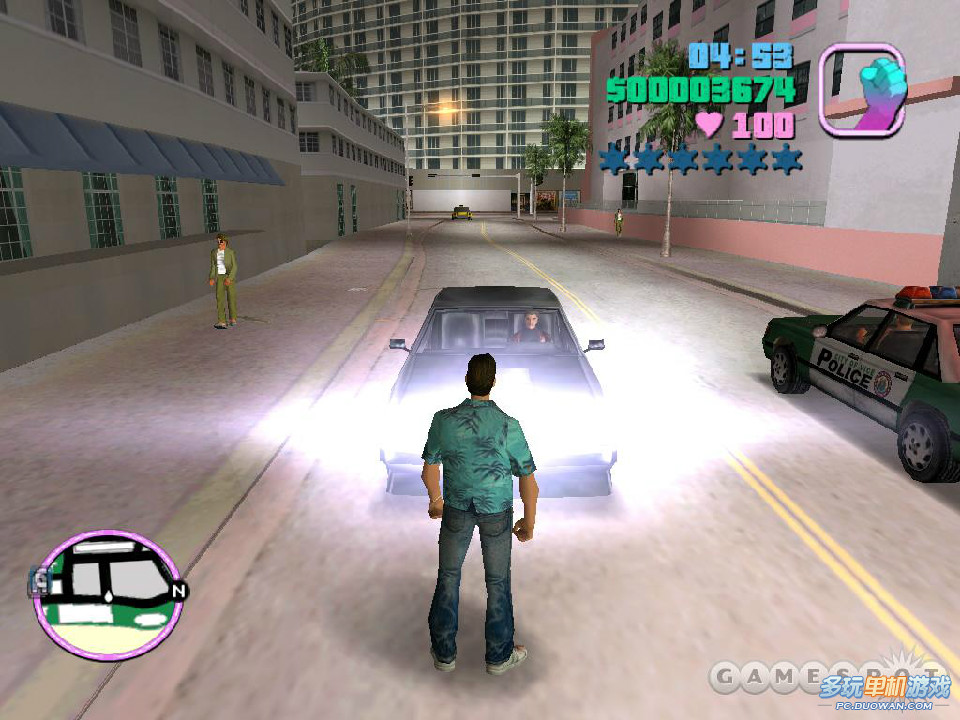Click the fist weapon icon

click(x=862, y=89)
